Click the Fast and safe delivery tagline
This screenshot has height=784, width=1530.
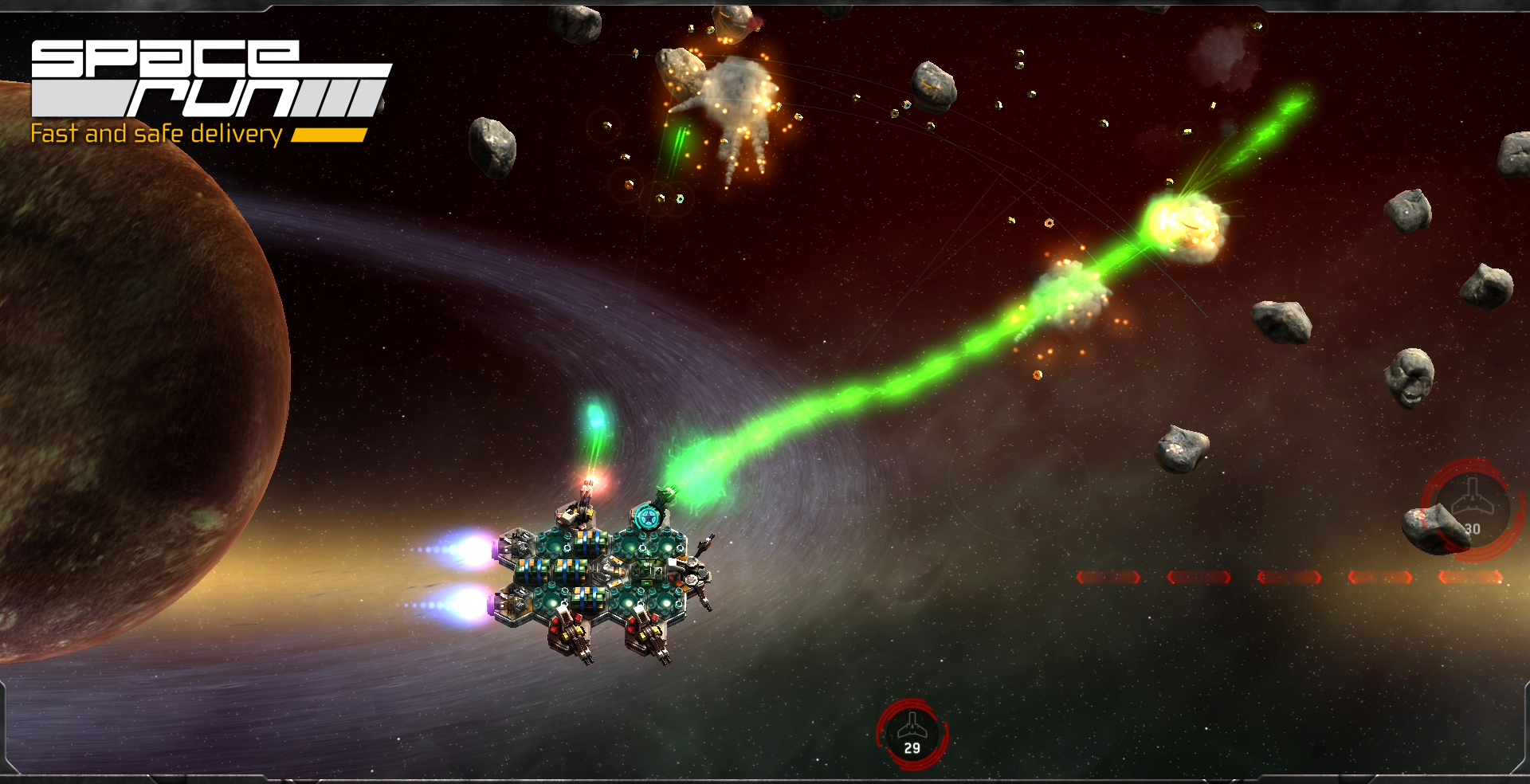(x=155, y=135)
